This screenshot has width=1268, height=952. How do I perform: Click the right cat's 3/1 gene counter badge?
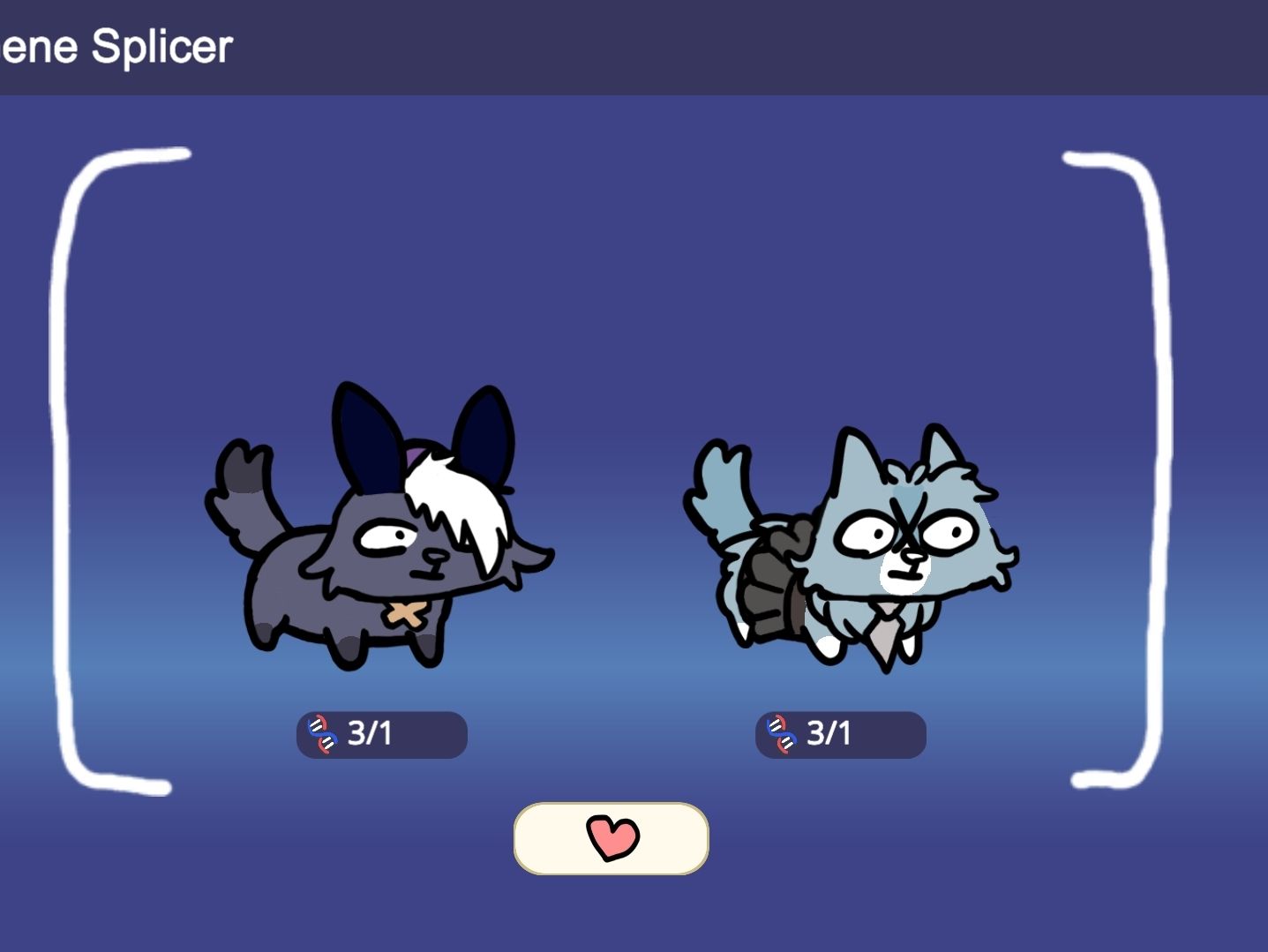(839, 733)
